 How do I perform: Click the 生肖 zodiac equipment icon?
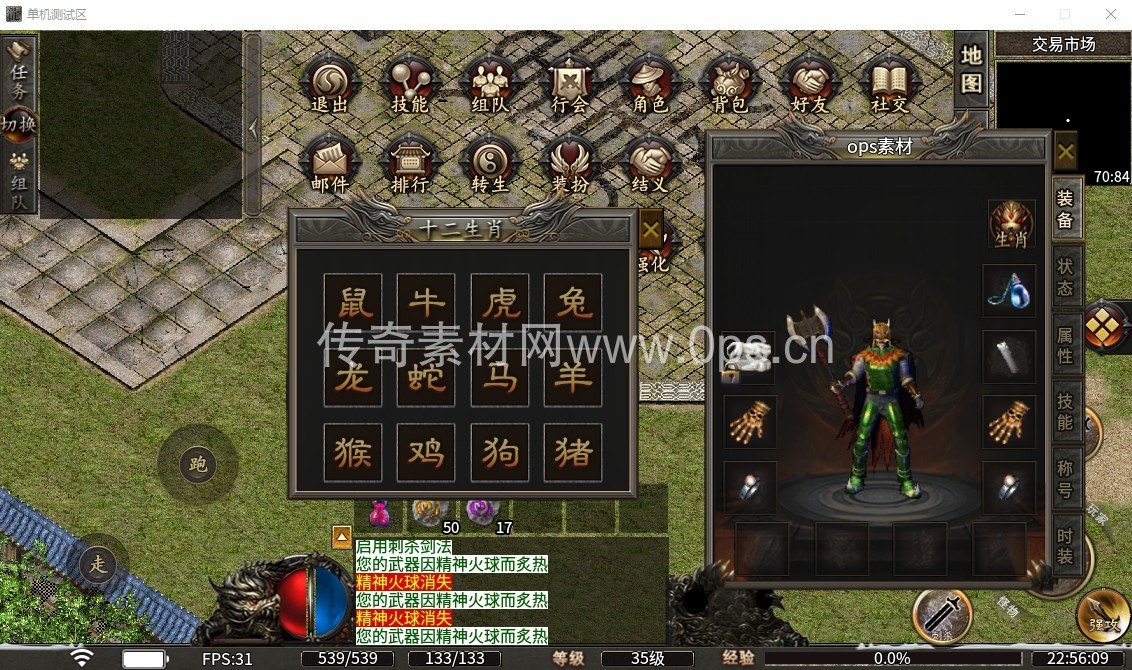(1011, 224)
